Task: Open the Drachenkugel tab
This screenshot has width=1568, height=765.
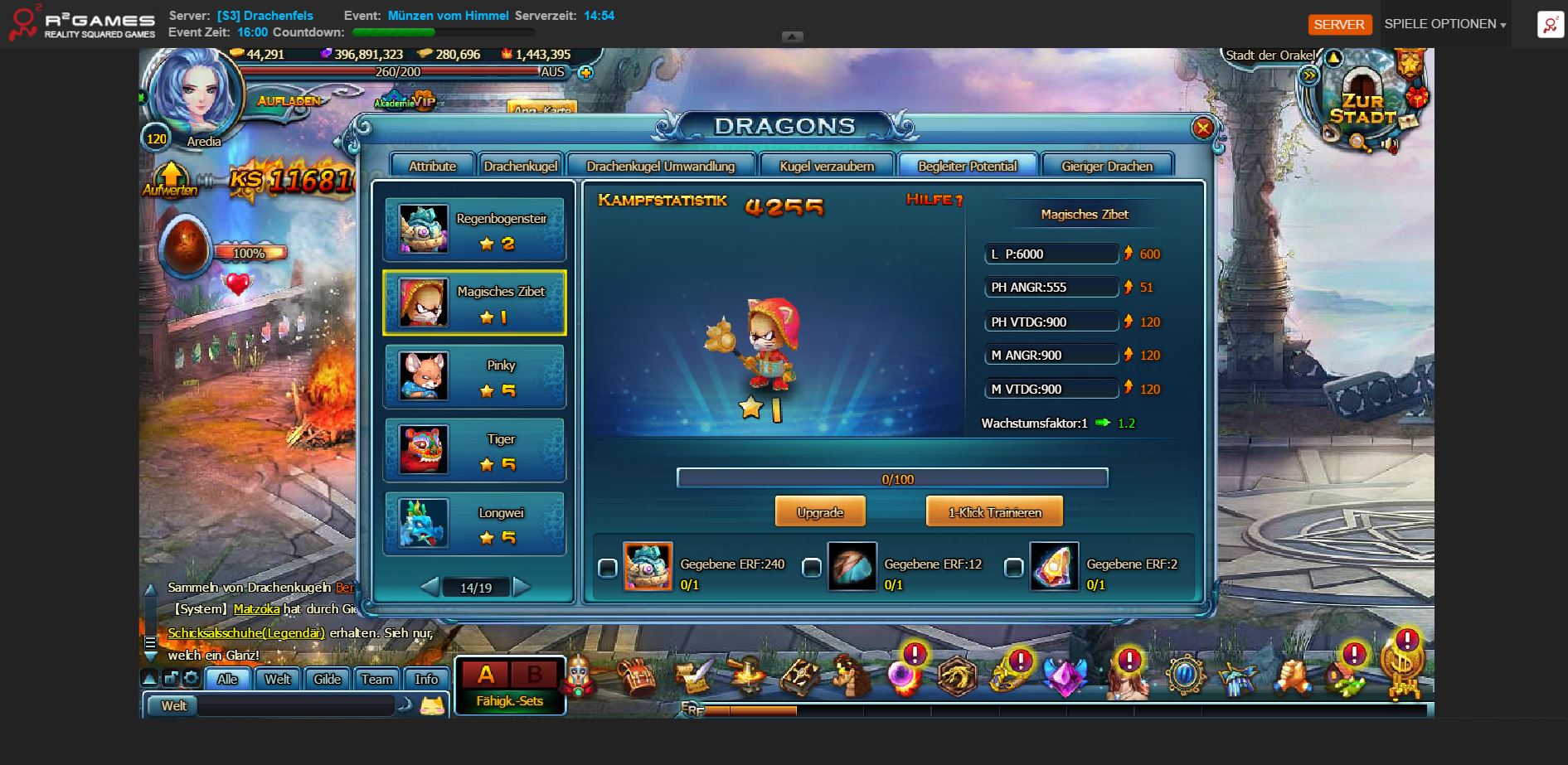Action: (x=520, y=166)
